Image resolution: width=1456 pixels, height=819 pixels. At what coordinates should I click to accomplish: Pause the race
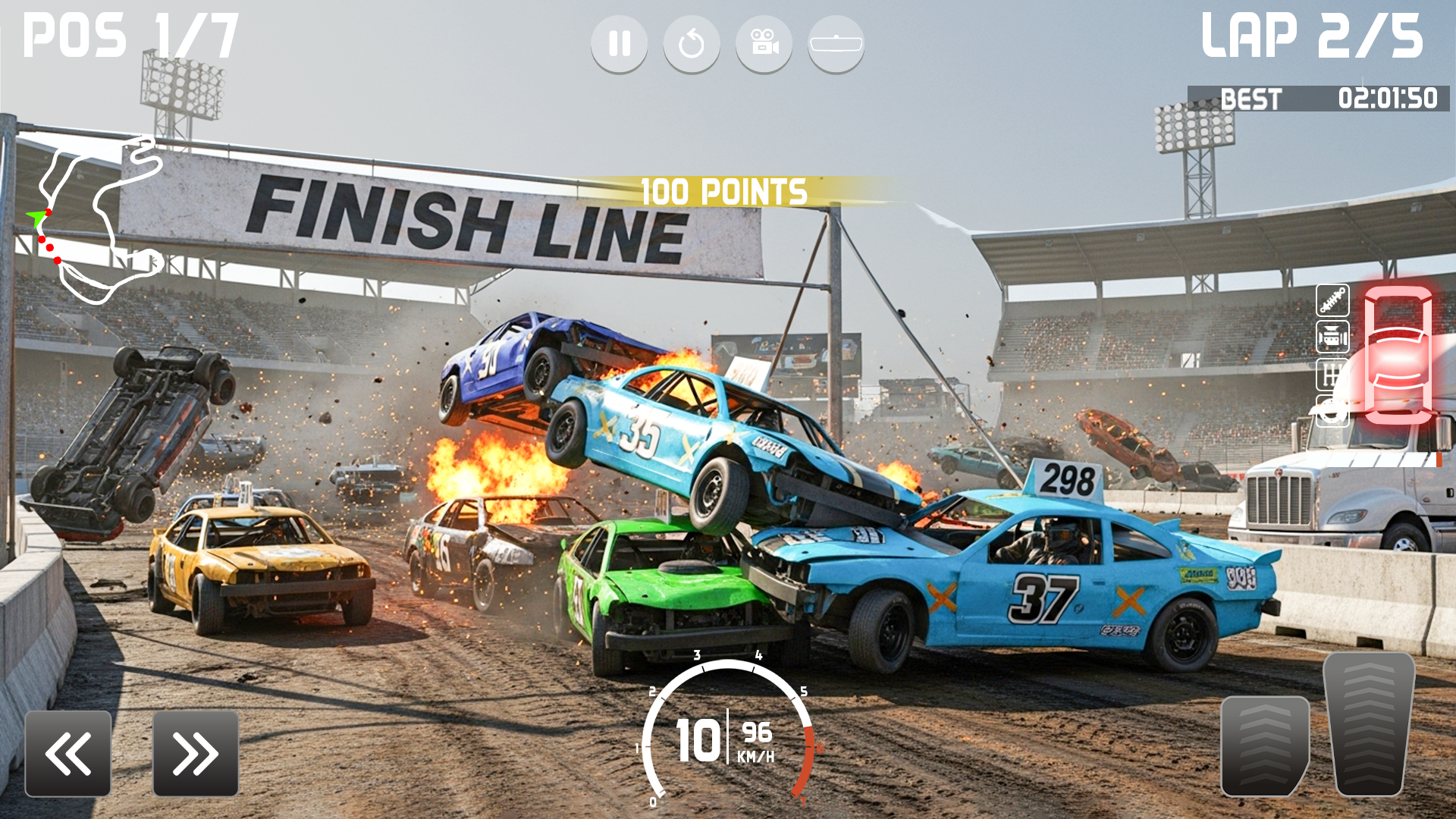point(620,43)
